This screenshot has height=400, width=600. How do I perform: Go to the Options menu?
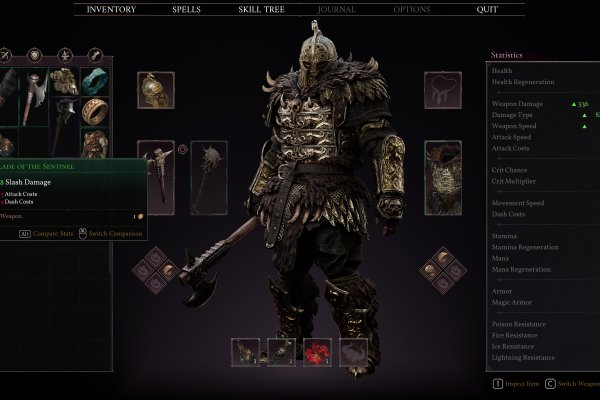point(411,9)
